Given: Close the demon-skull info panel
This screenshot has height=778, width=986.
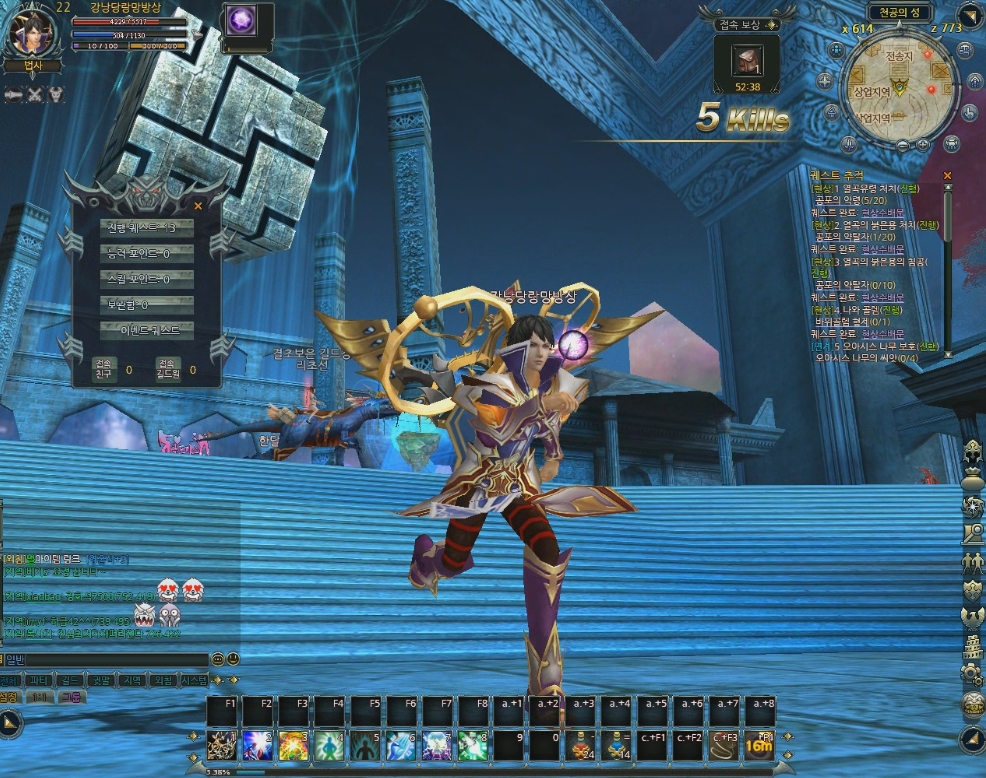Looking at the screenshot, I should (x=198, y=206).
